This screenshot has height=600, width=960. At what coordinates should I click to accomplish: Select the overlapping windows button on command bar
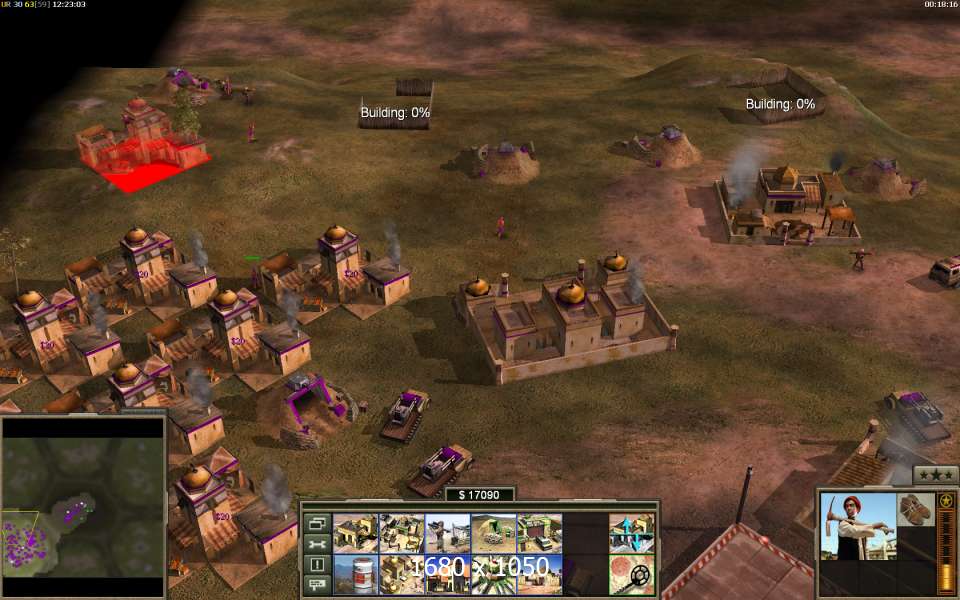point(318,523)
